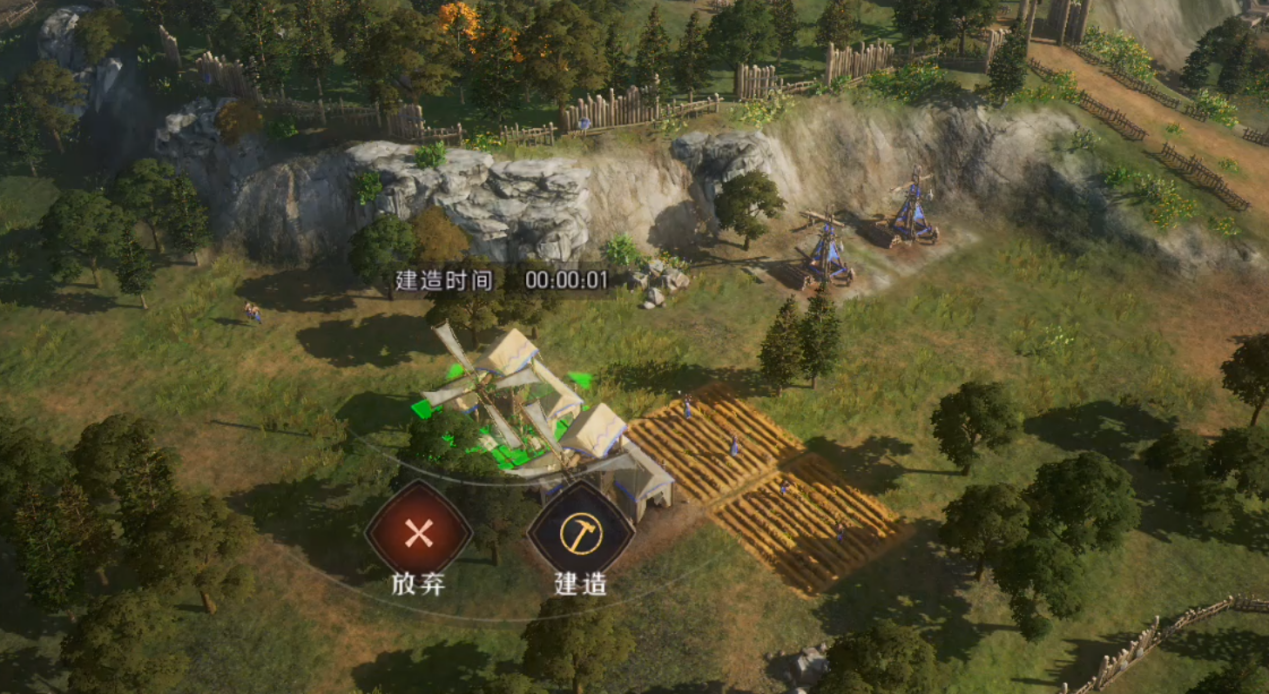Confirm with the 建造 (build) hammer button
1269x694 pixels.
[580, 533]
